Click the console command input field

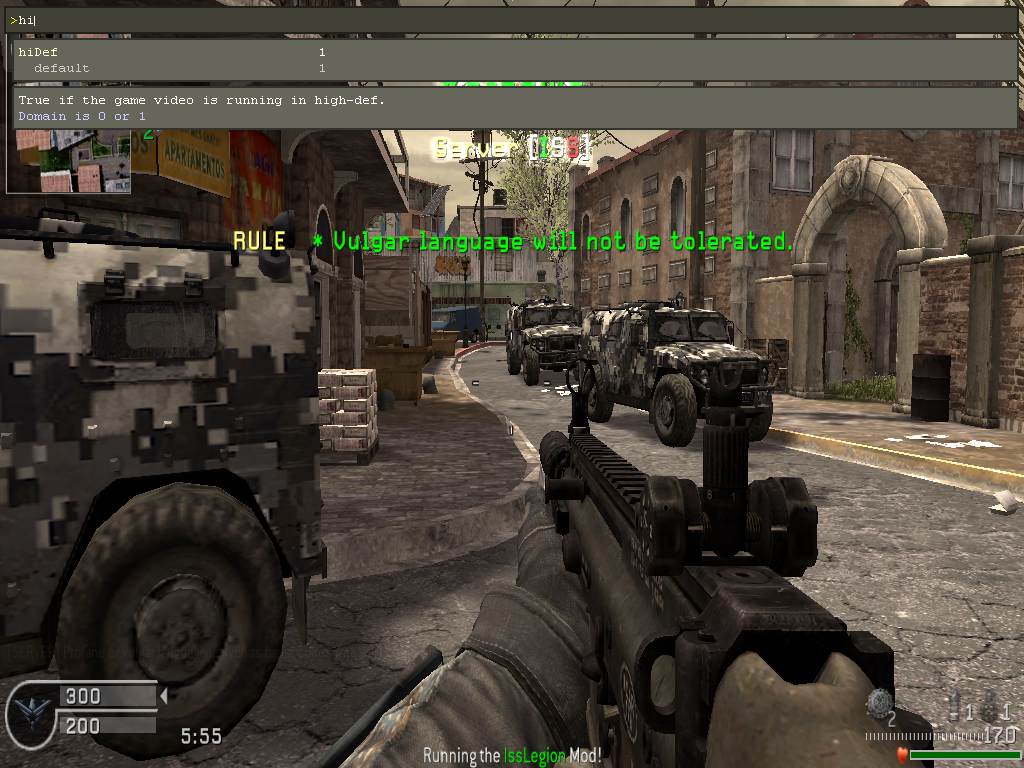point(510,20)
